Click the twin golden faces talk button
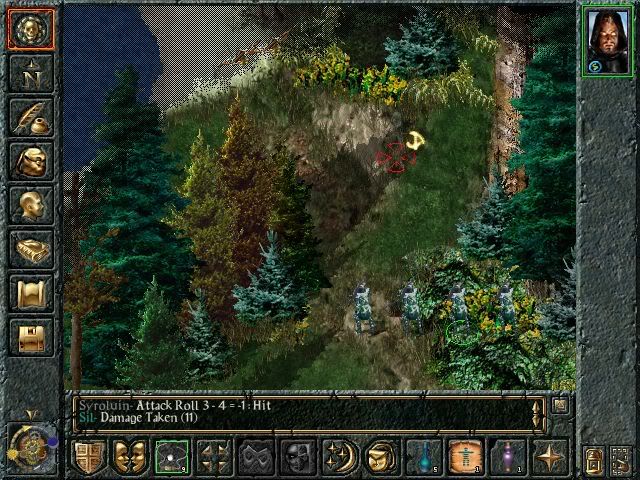Viewport: 640px width, 480px height. tap(130, 457)
